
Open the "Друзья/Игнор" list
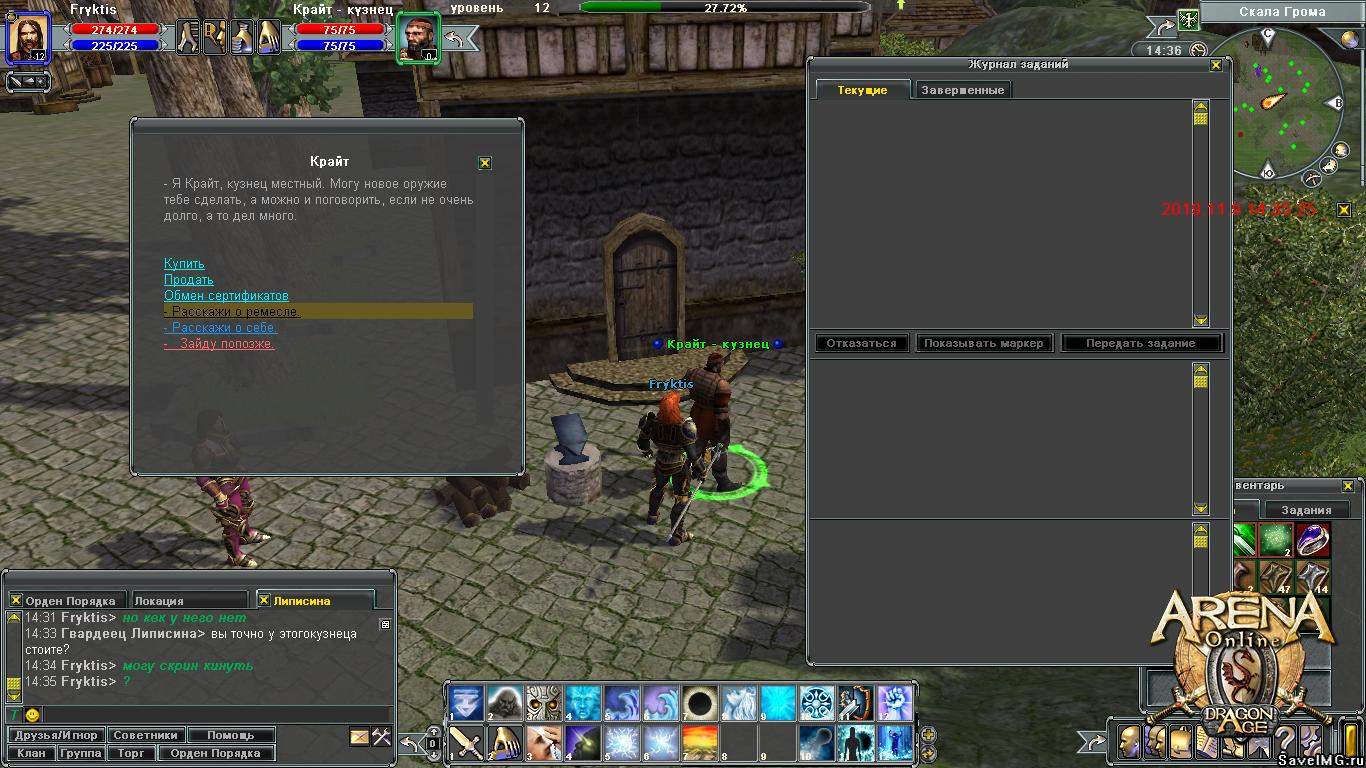(56, 736)
